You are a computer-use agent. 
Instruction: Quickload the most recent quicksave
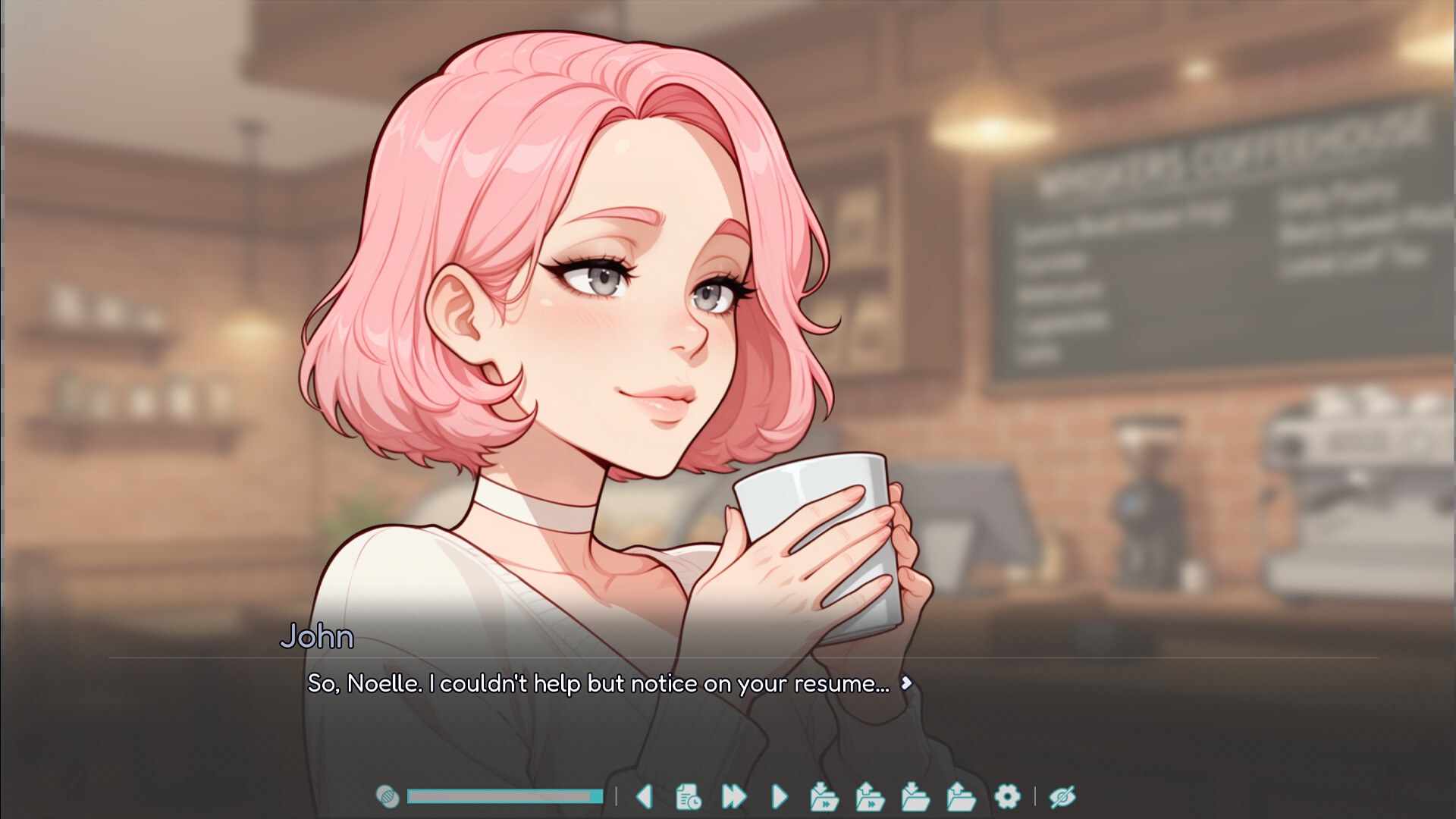[x=869, y=796]
